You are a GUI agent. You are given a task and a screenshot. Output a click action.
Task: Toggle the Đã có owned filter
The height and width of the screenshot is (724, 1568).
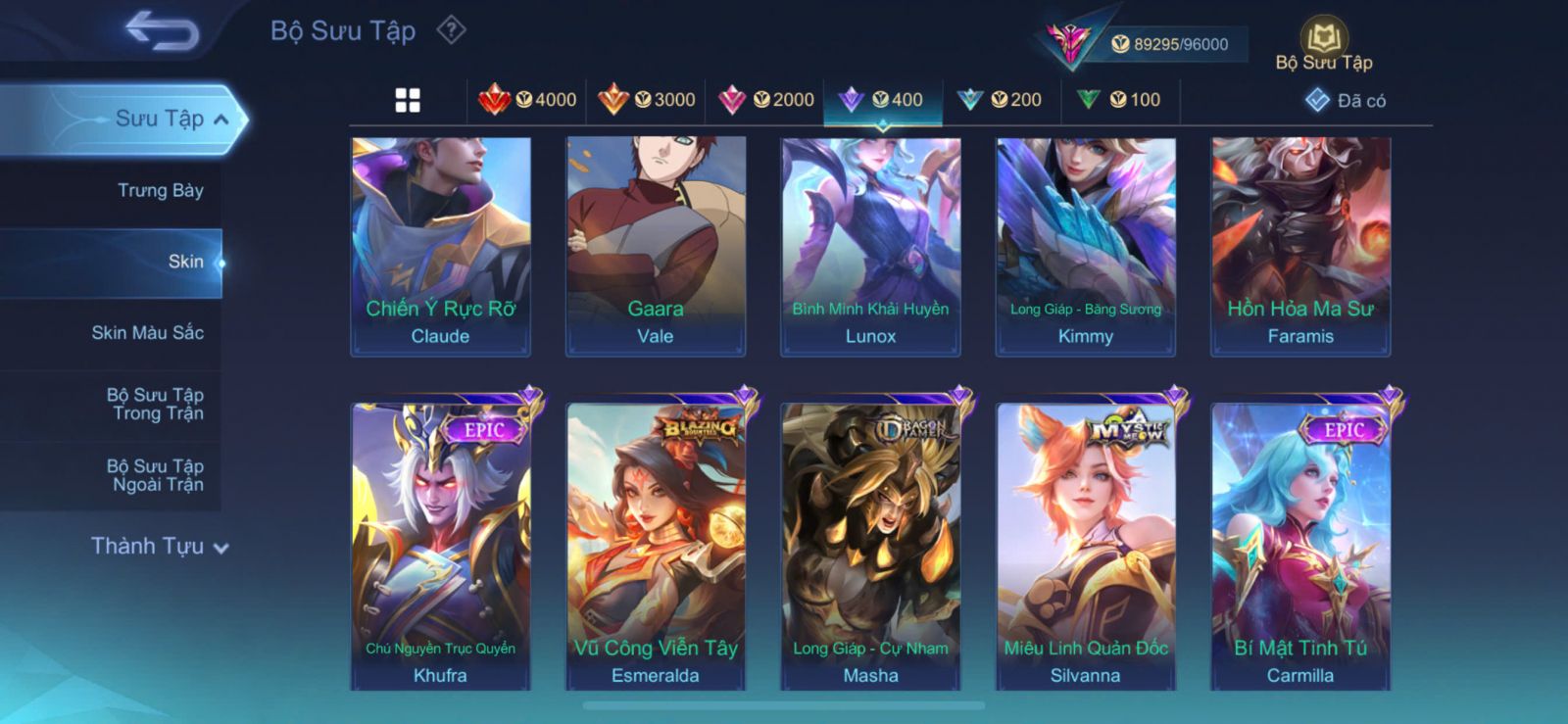click(1346, 100)
